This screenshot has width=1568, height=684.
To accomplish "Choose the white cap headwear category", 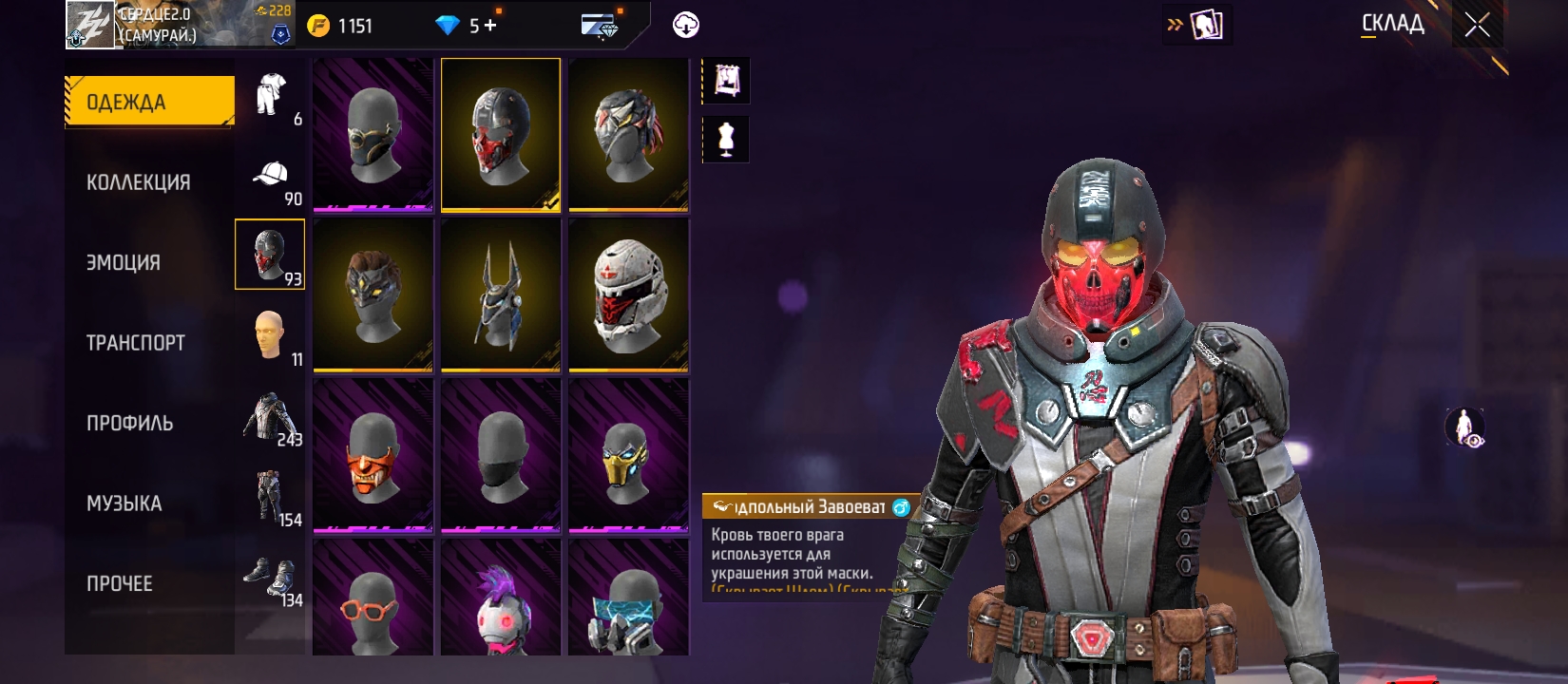I will click(271, 175).
